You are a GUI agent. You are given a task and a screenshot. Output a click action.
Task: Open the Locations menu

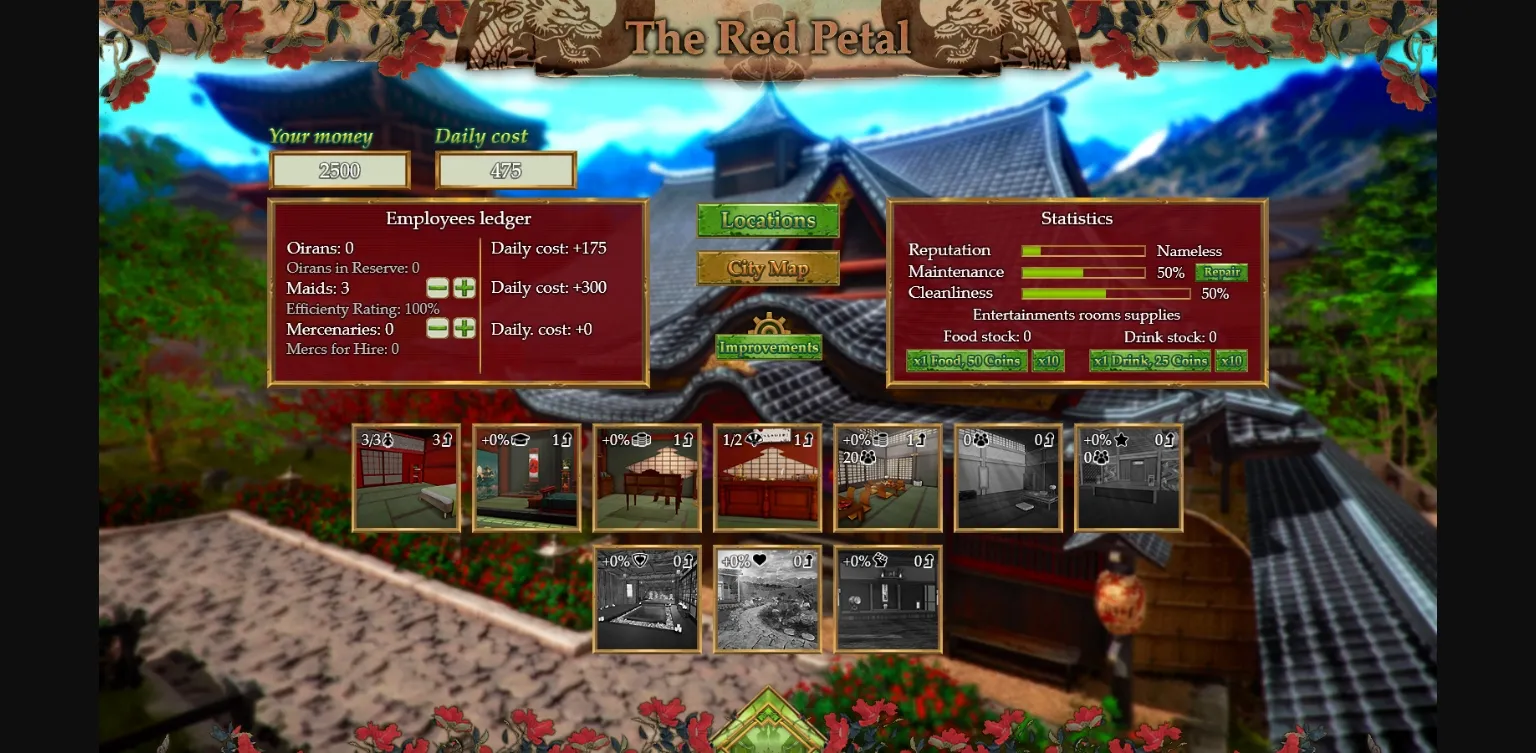(x=768, y=220)
